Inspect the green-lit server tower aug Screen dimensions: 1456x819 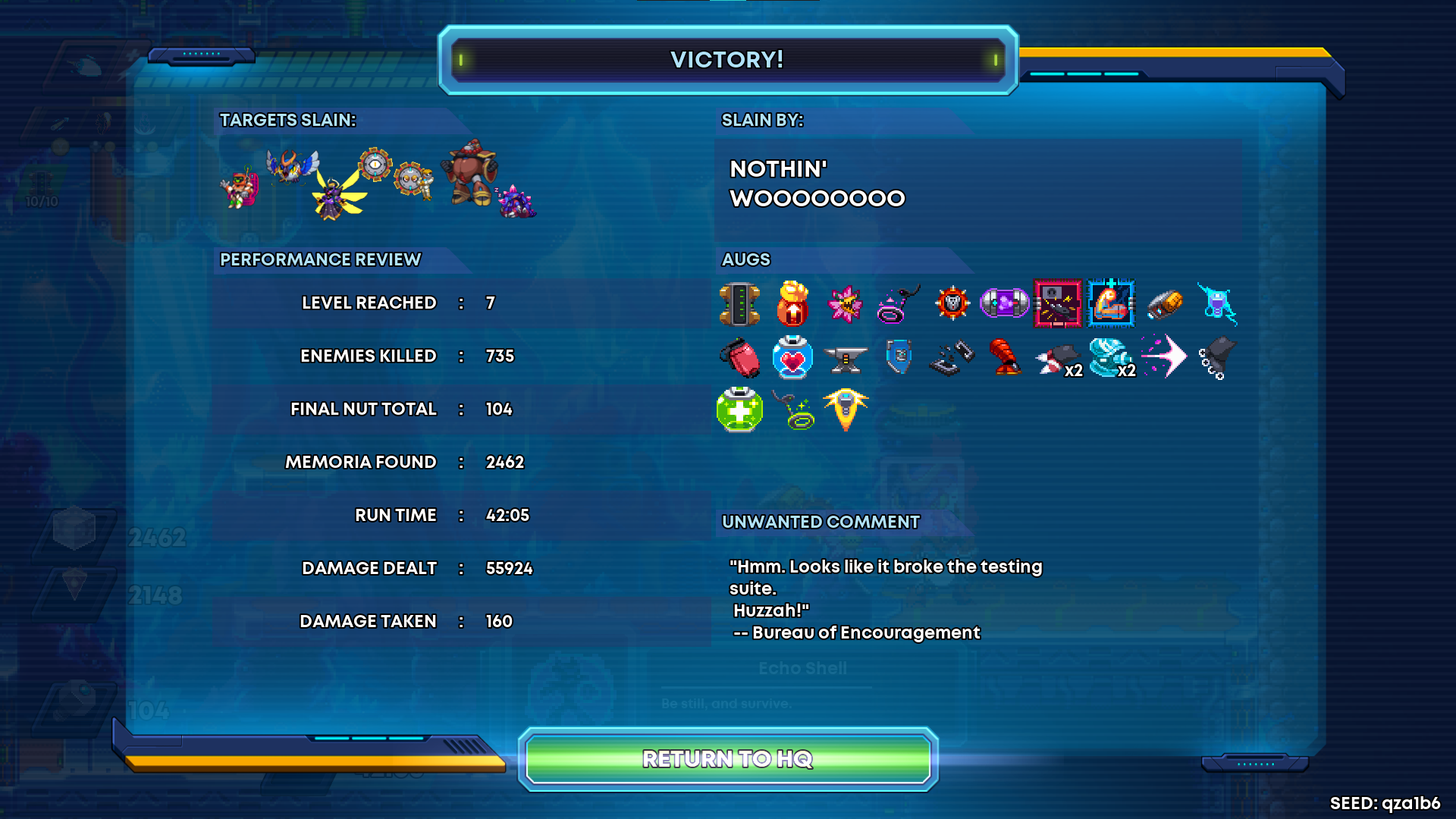(739, 304)
